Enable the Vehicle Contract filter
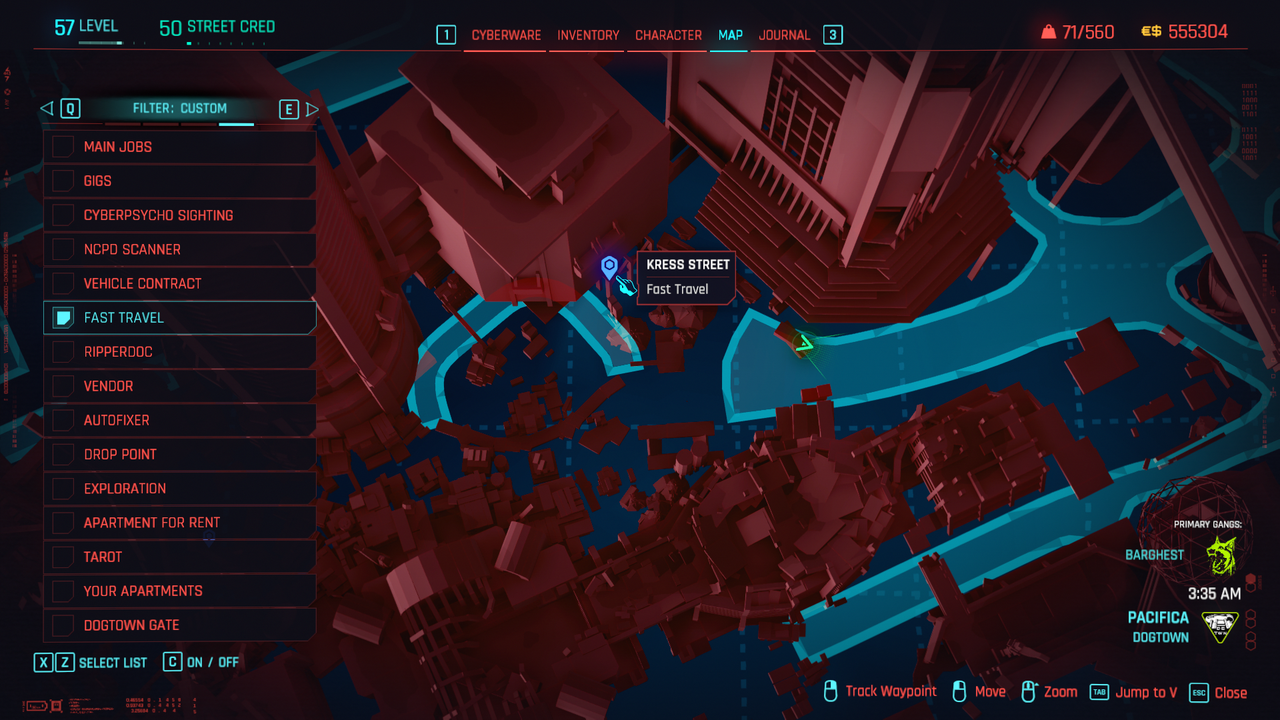This screenshot has width=1280, height=720. tap(63, 283)
